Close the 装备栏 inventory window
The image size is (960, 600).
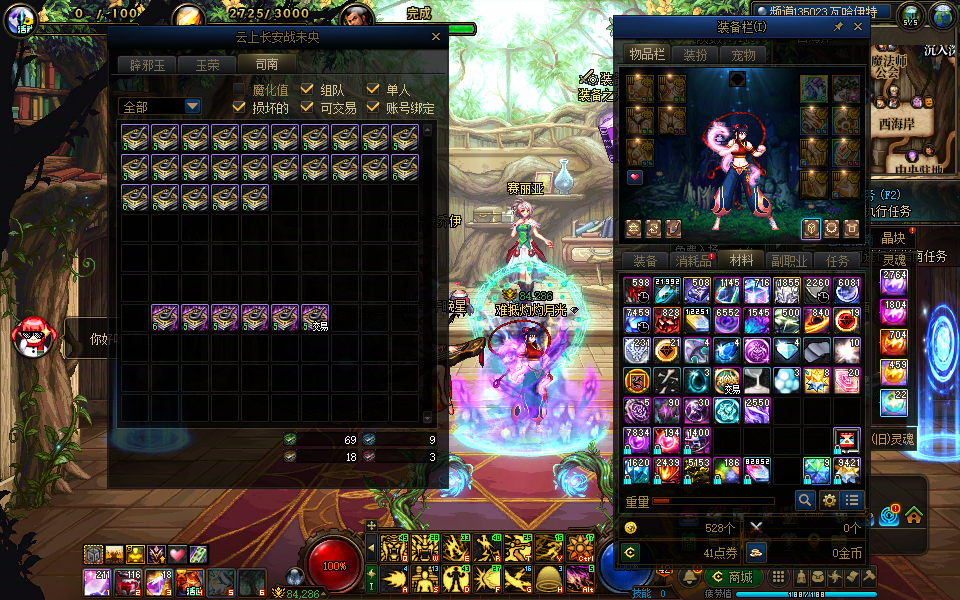click(x=858, y=27)
